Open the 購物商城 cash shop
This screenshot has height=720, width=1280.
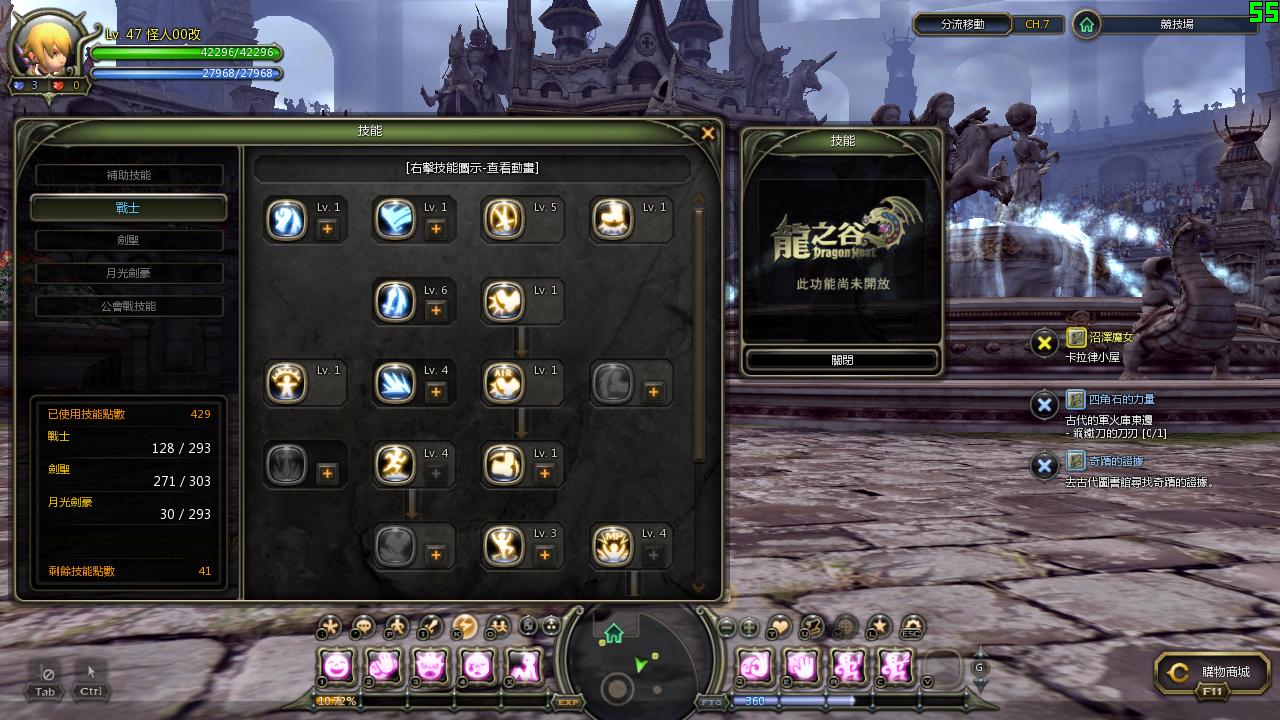[x=1212, y=673]
